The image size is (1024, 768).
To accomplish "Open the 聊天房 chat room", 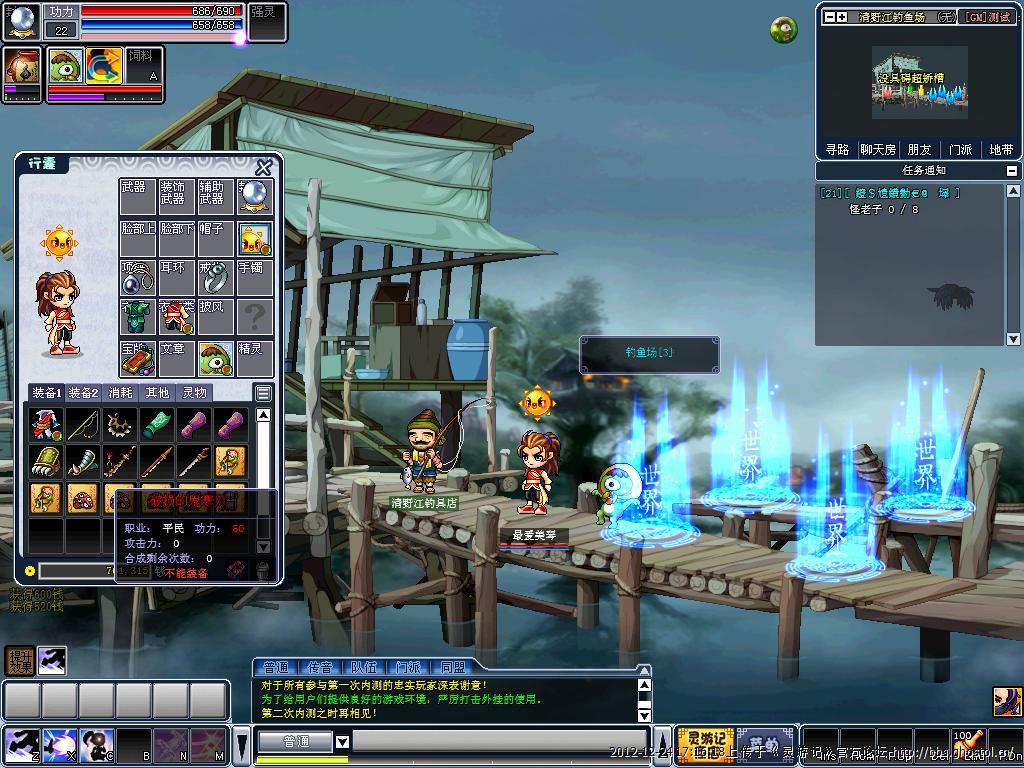I will [877, 149].
